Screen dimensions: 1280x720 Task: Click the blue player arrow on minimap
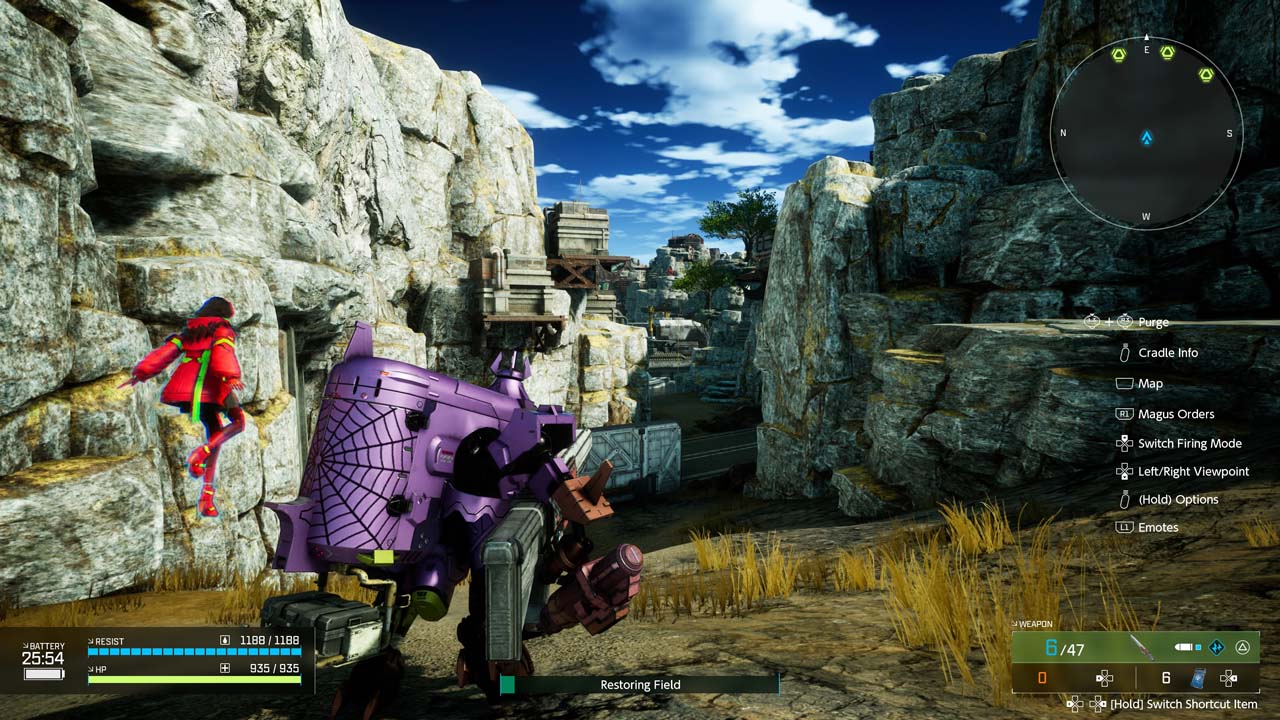[1146, 138]
